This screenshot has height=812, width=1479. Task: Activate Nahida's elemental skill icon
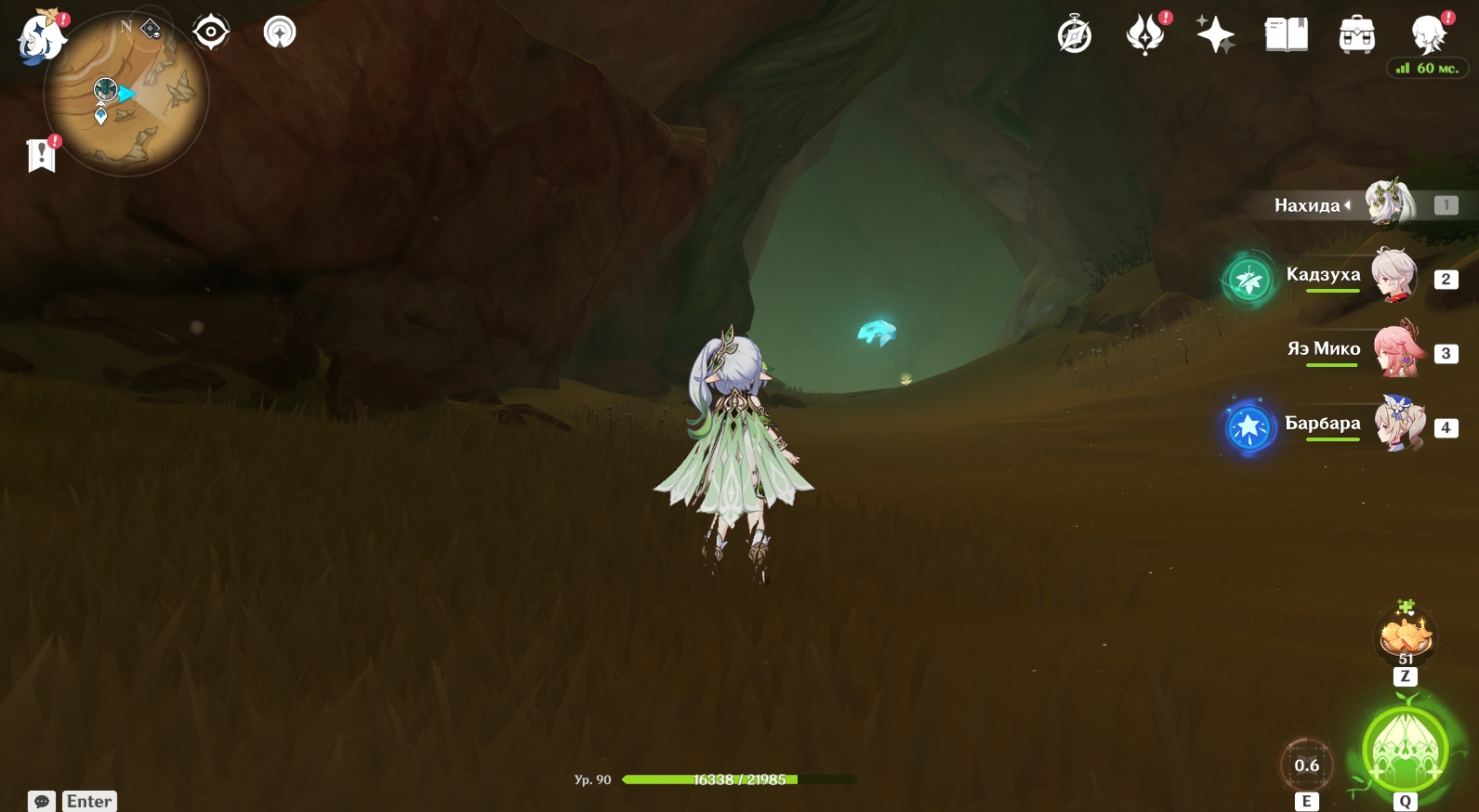[x=1306, y=766]
